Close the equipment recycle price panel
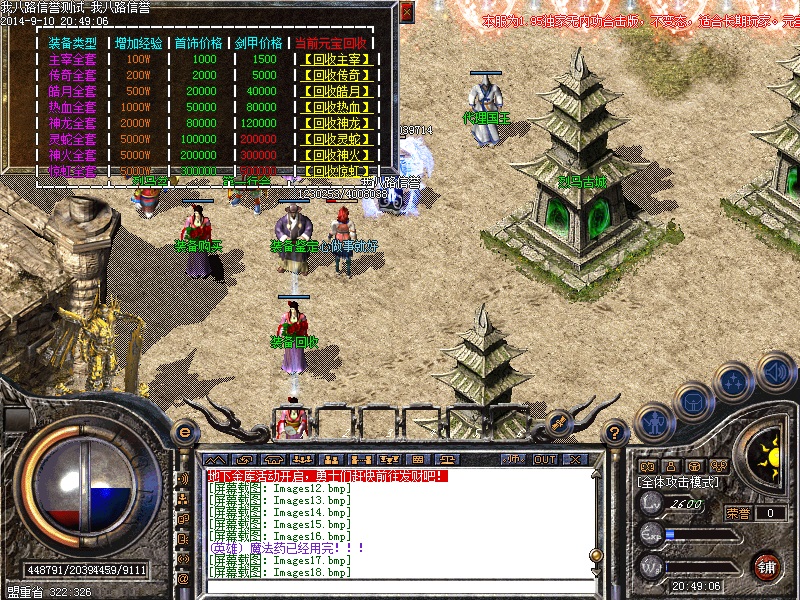The height and width of the screenshot is (600, 800). coord(406,12)
